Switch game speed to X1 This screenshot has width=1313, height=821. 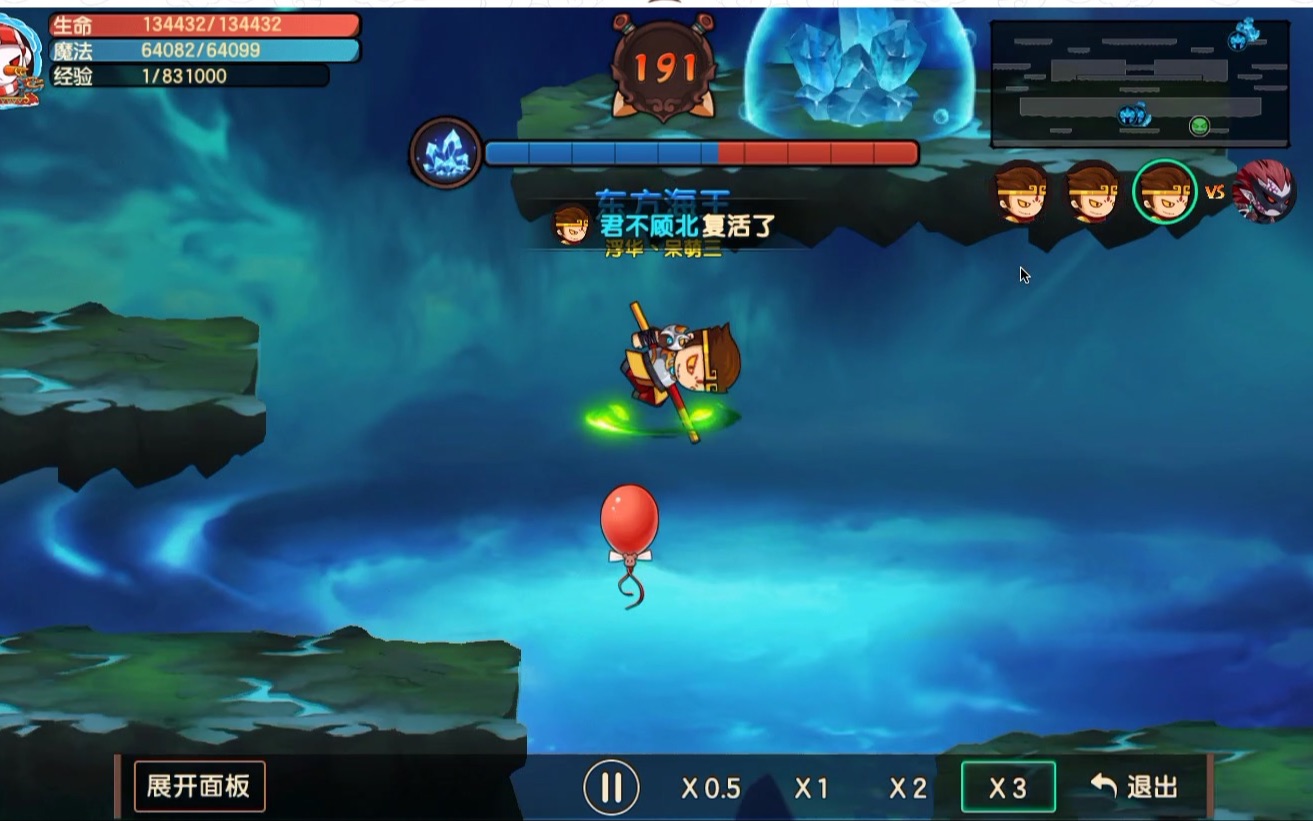pyautogui.click(x=811, y=788)
